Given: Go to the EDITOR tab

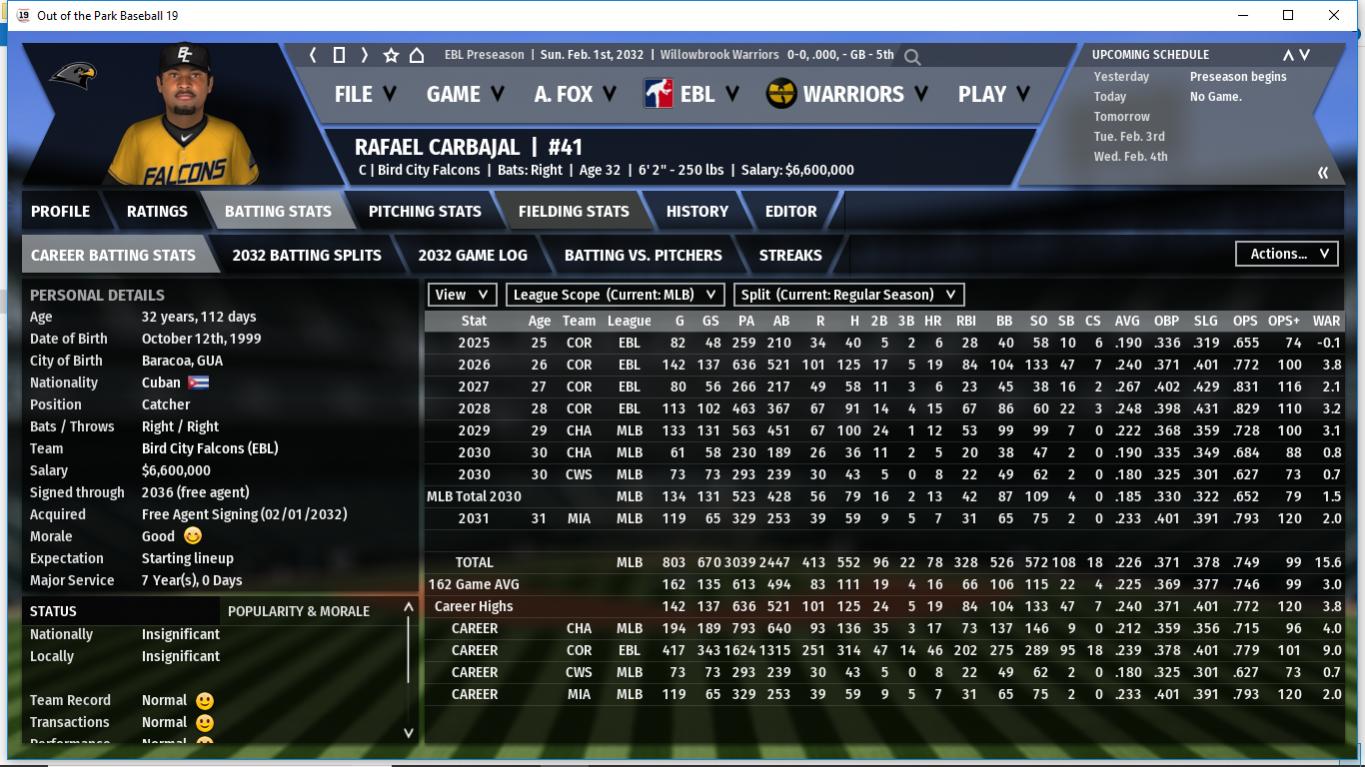Looking at the screenshot, I should pos(791,211).
